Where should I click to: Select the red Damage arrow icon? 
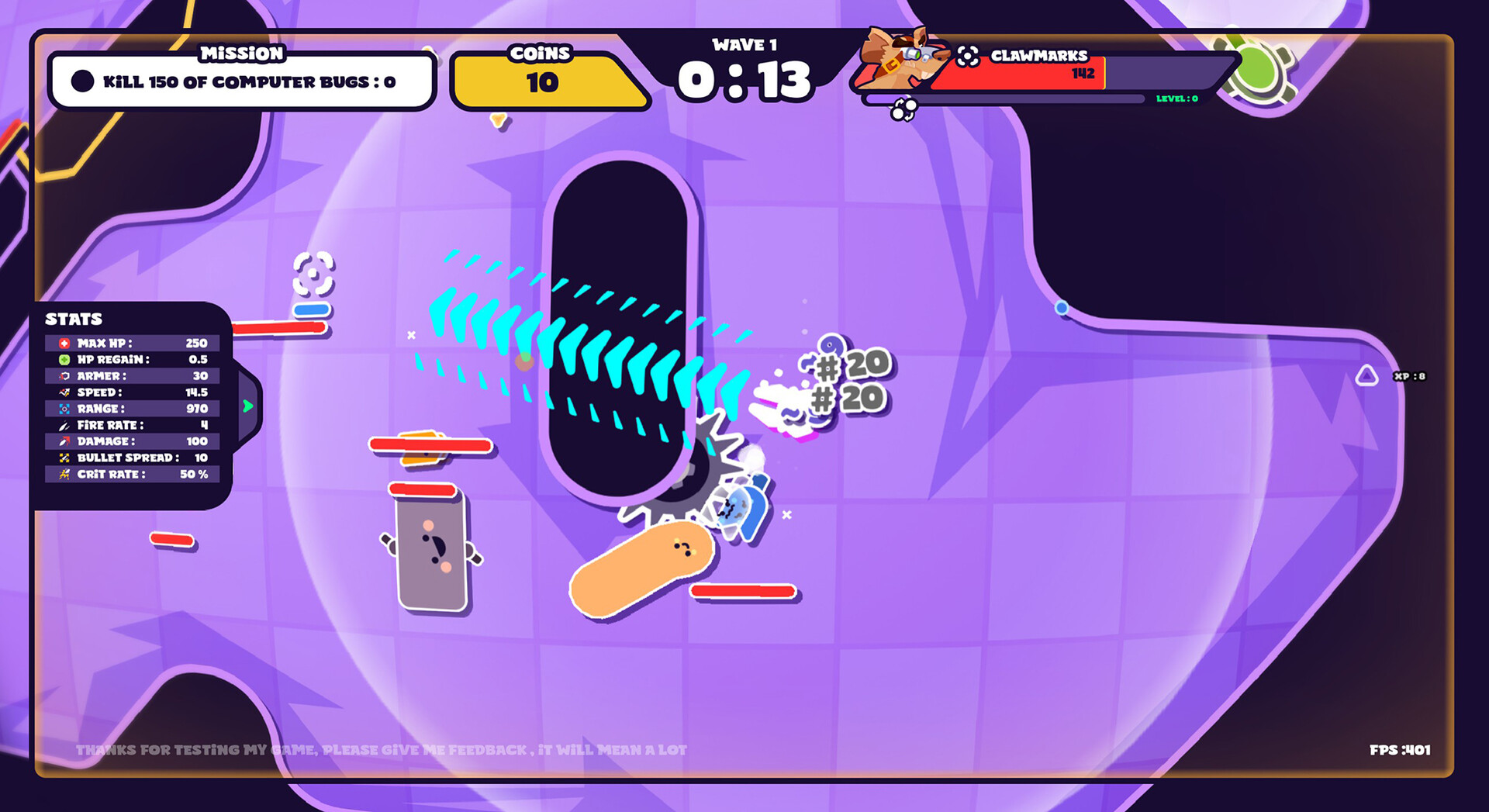click(66, 441)
